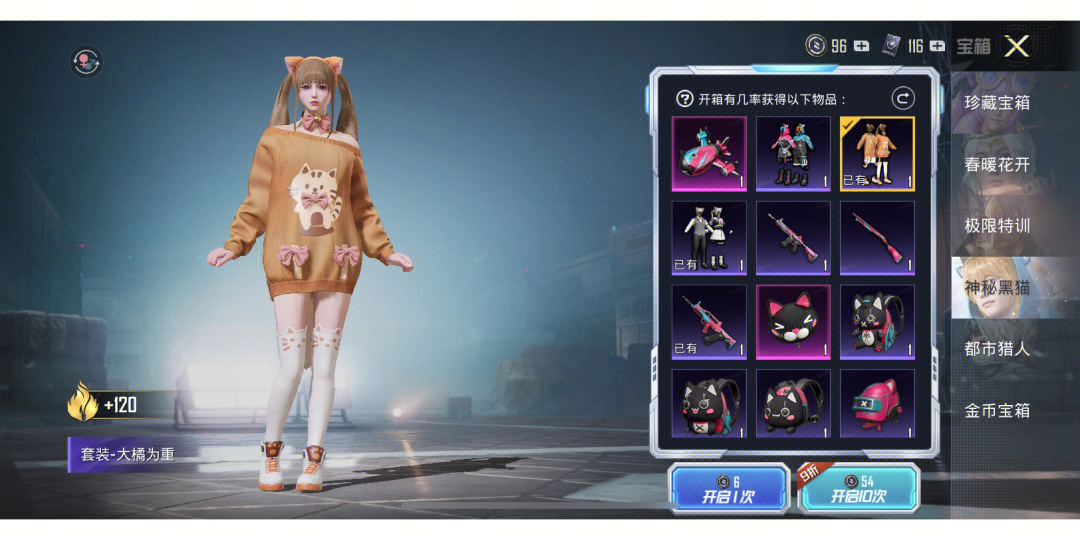The image size is (1080, 540).
Task: Choose the 神秘黑猫 crate tab
Action: coord(997,287)
